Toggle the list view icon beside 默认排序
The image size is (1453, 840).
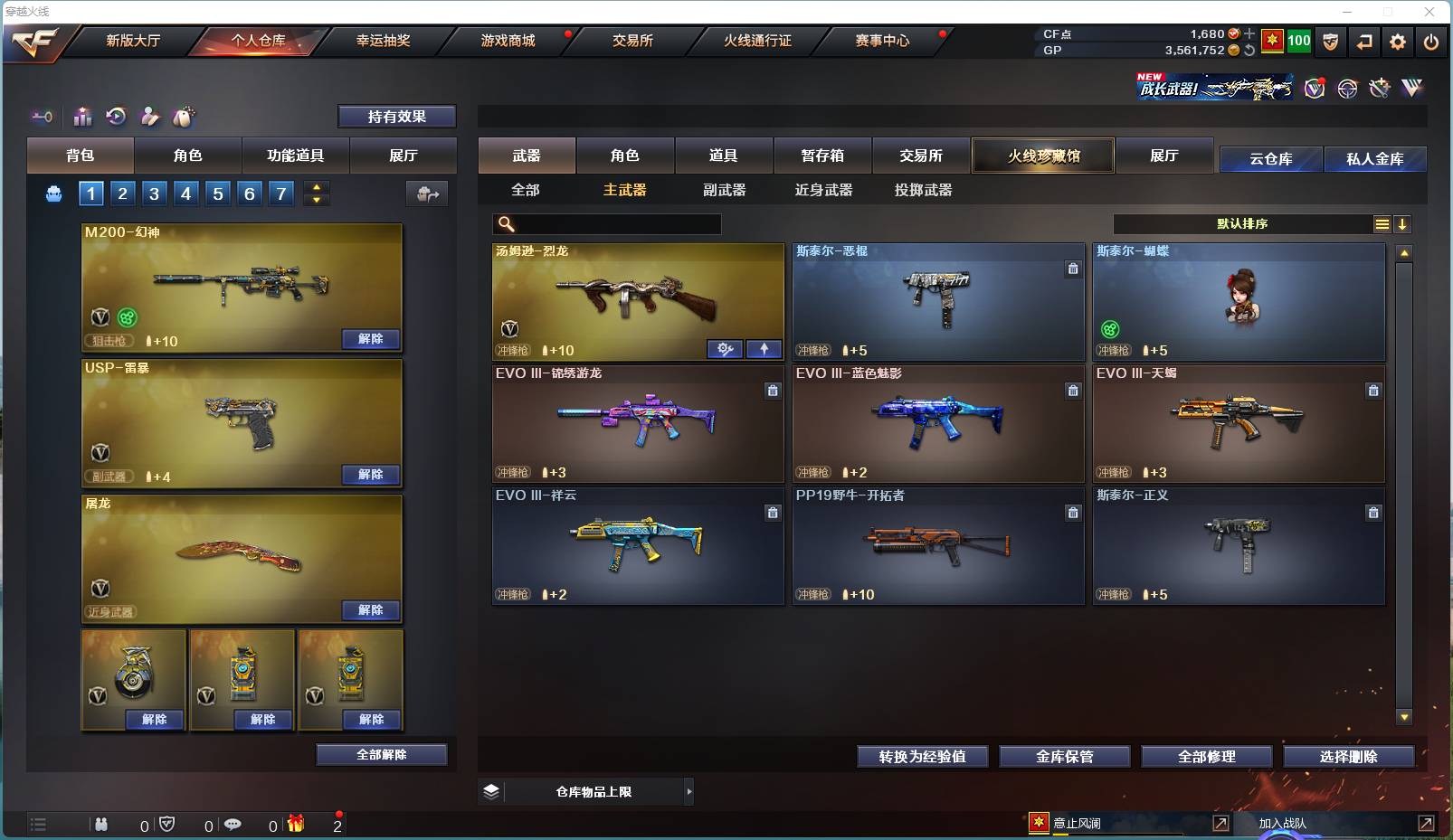(1383, 223)
